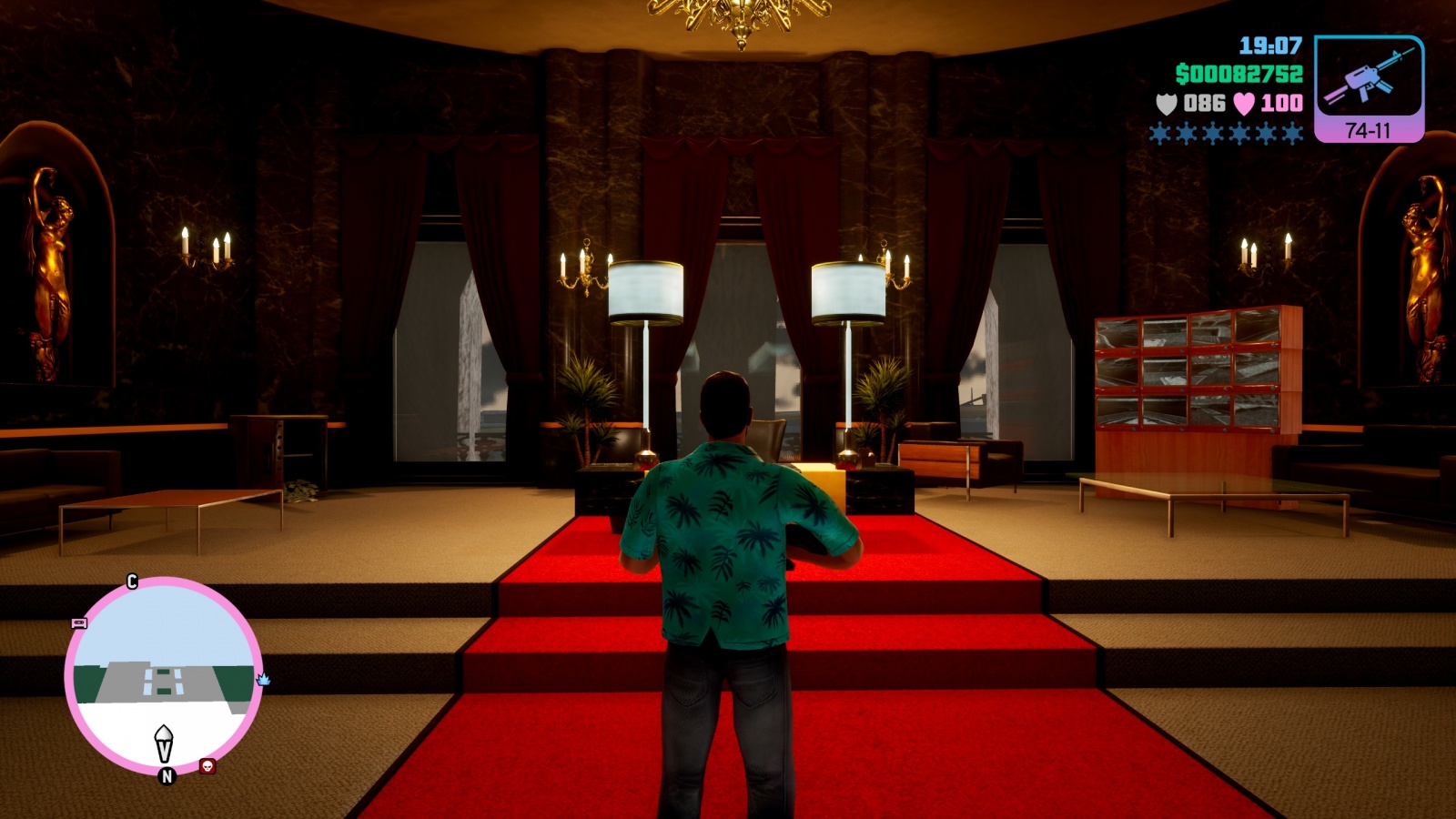Click the N north indicator on minimap

[x=167, y=776]
